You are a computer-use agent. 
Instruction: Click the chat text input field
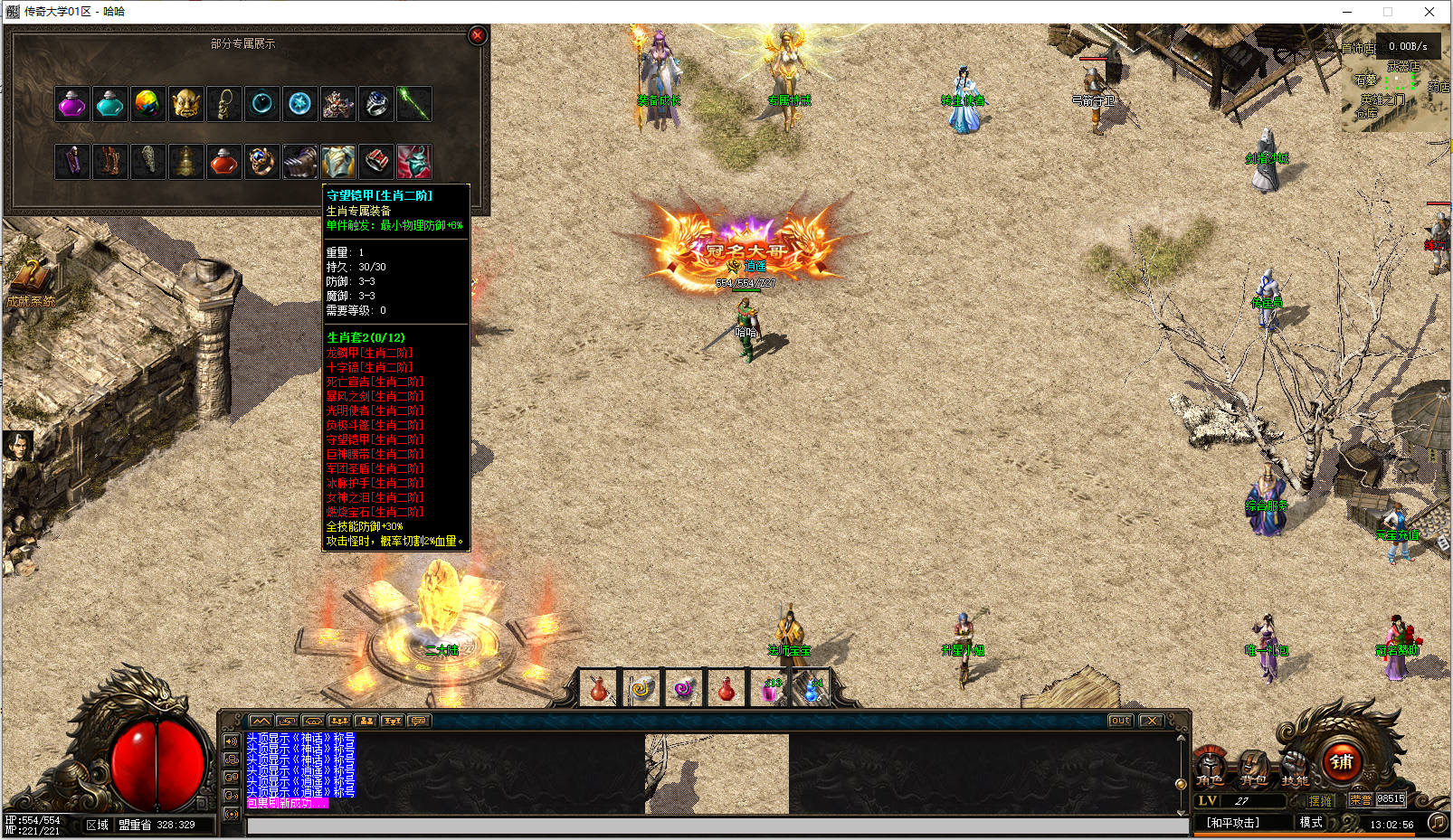pos(717,826)
